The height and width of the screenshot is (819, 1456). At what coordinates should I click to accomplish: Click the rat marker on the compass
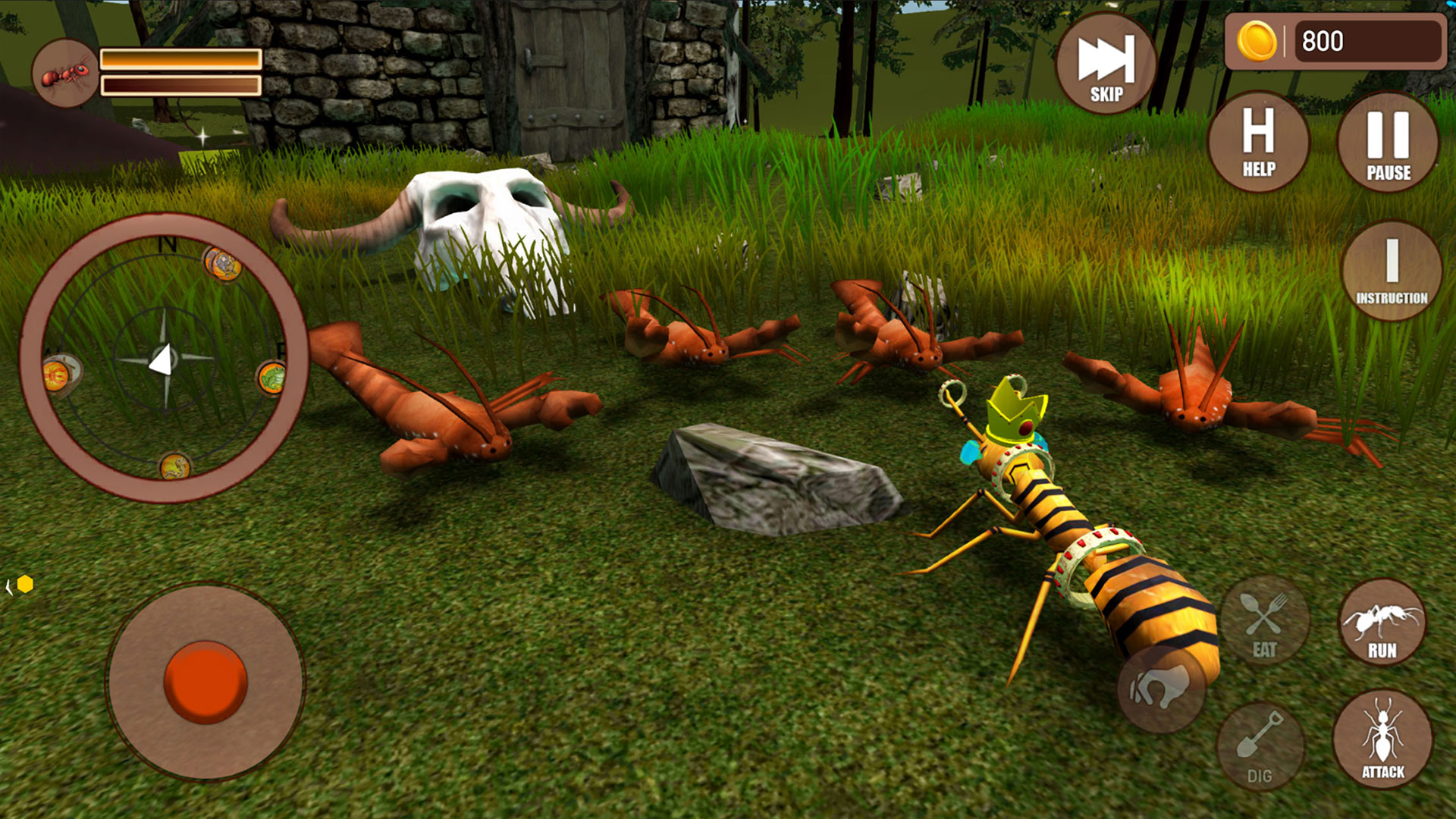[221, 265]
